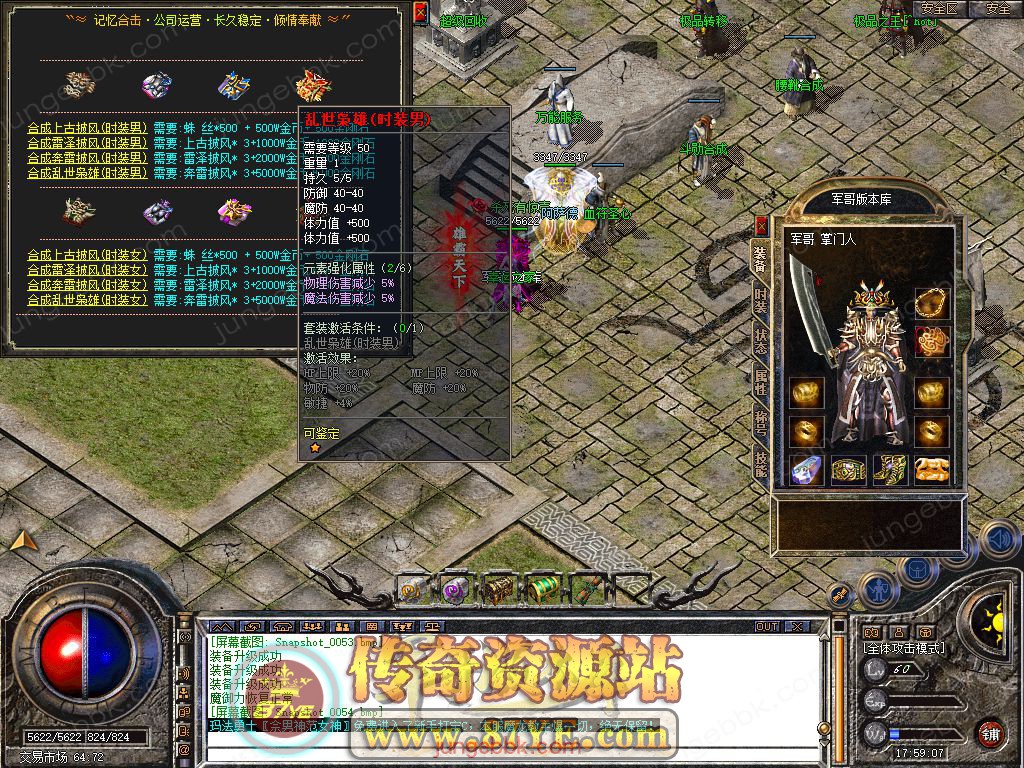The width and height of the screenshot is (1024, 768).
Task: Choose 合成乱世枭雄(时装女) option
Action: point(87,299)
